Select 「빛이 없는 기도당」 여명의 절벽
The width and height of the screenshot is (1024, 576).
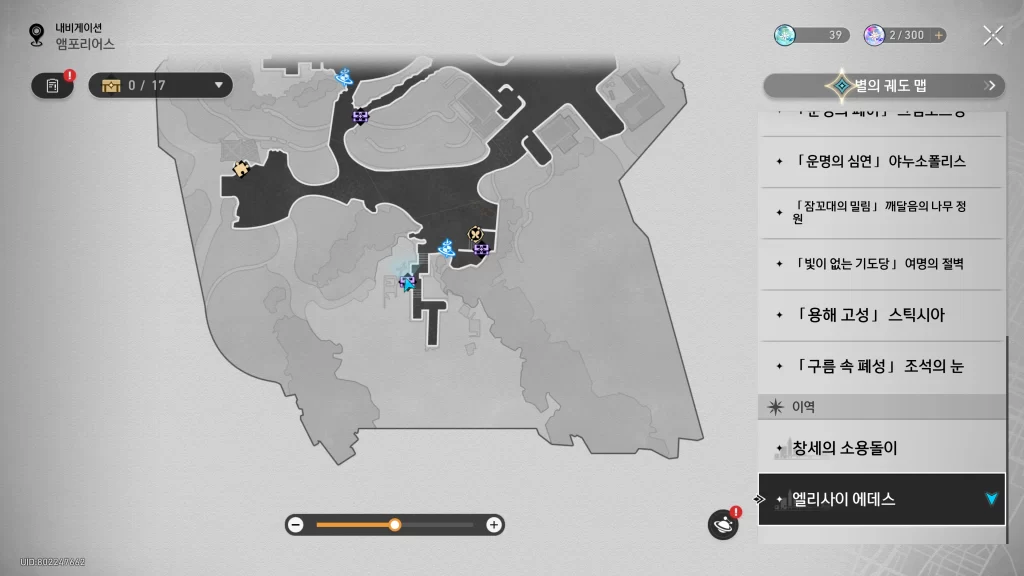880,264
